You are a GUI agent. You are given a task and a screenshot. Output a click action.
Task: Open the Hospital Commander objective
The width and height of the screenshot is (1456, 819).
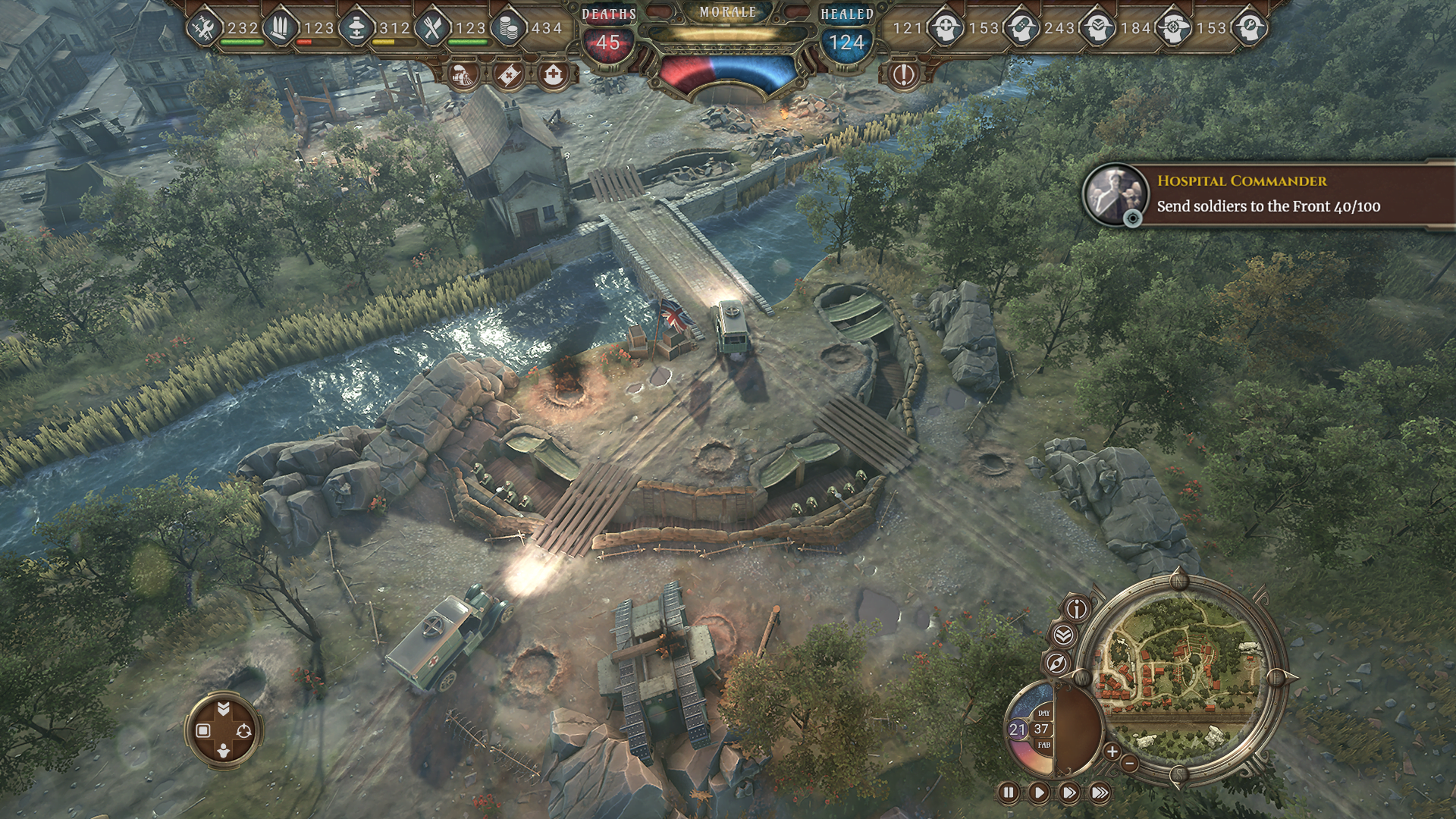(x=1268, y=193)
